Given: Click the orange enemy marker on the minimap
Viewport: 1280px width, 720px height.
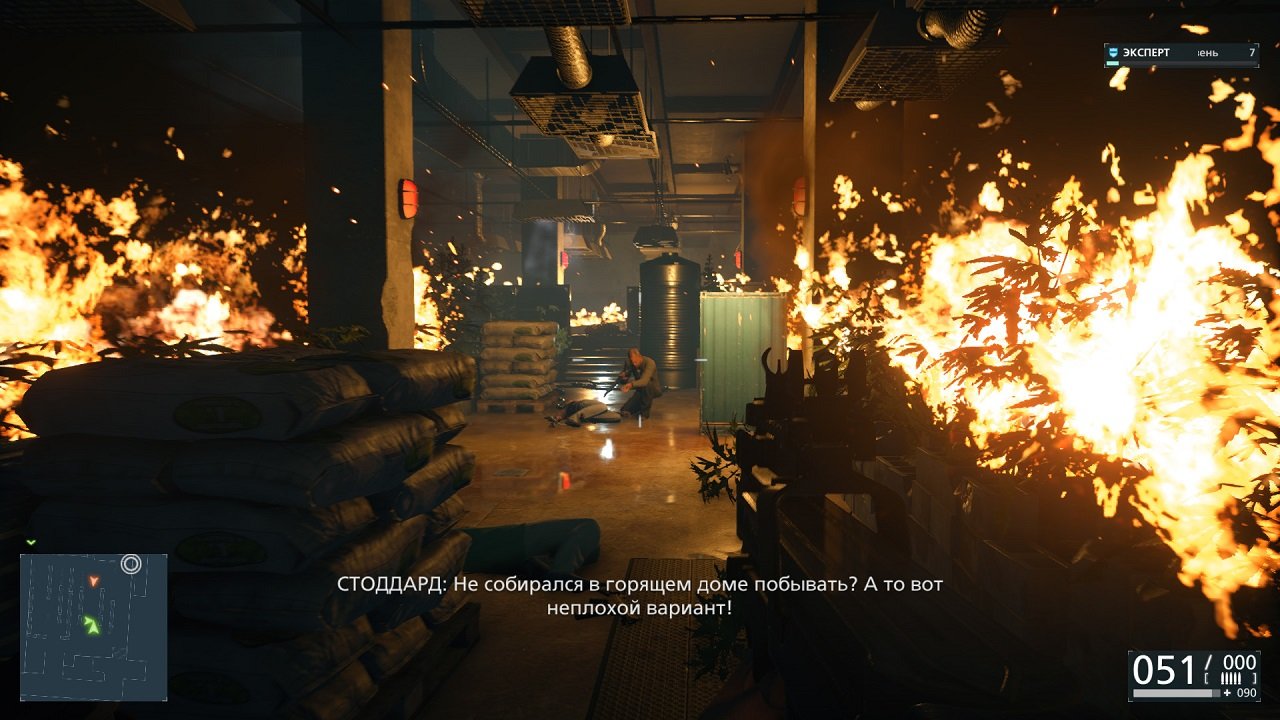Looking at the screenshot, I should [94, 581].
